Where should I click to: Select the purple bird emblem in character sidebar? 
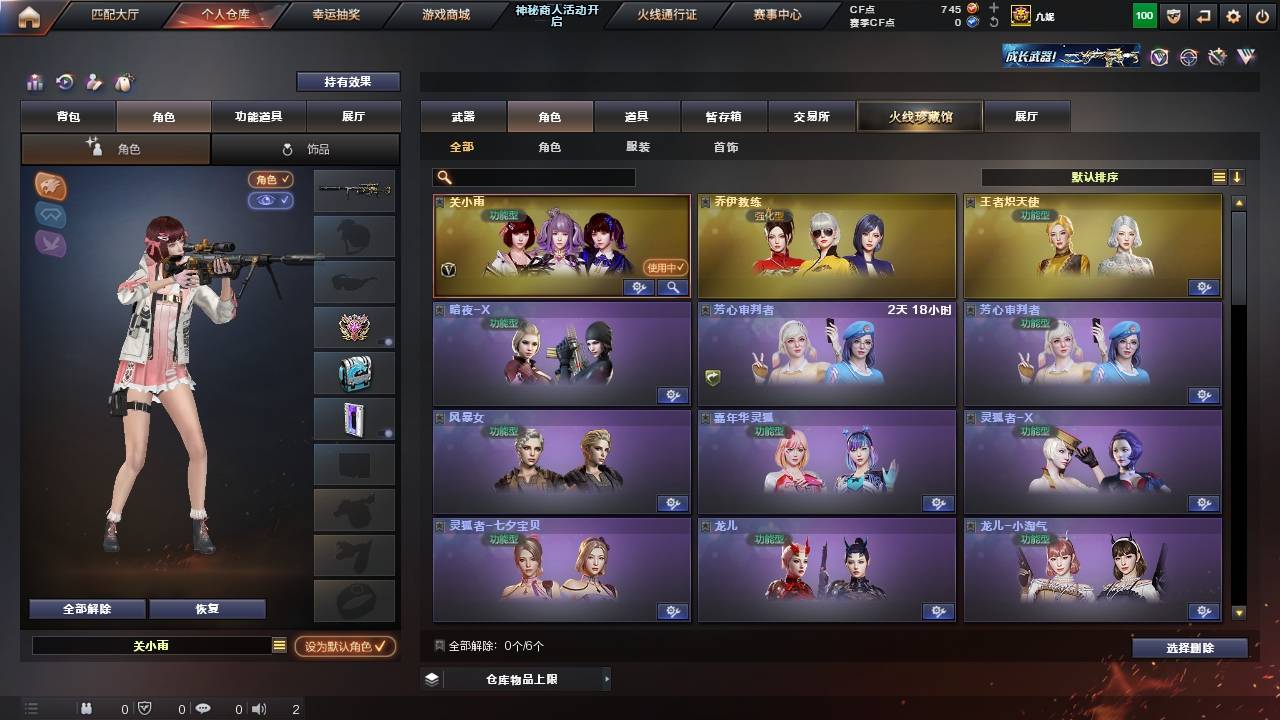[50, 245]
